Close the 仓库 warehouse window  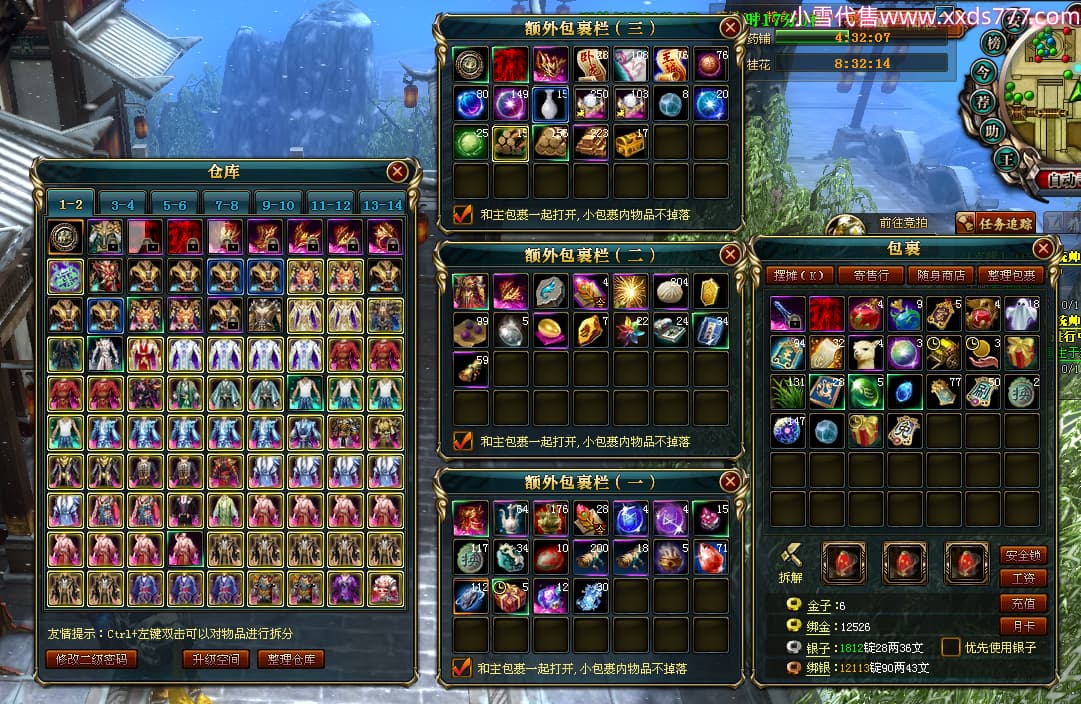[x=397, y=172]
